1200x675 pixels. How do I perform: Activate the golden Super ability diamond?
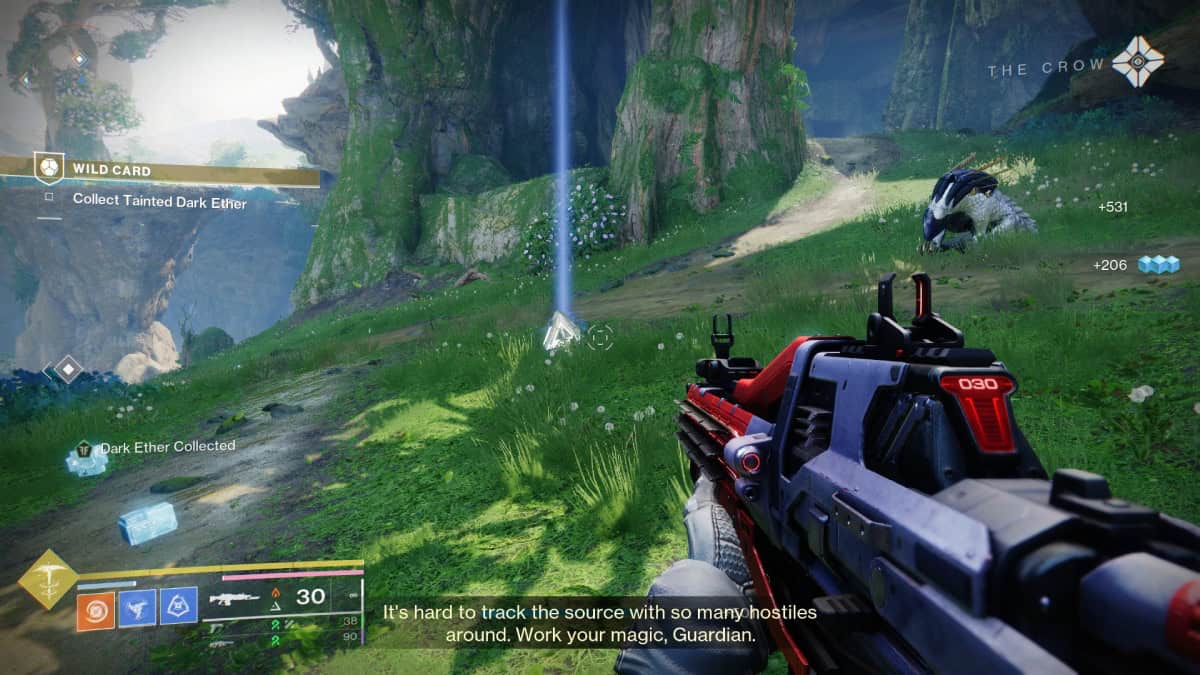point(47,578)
